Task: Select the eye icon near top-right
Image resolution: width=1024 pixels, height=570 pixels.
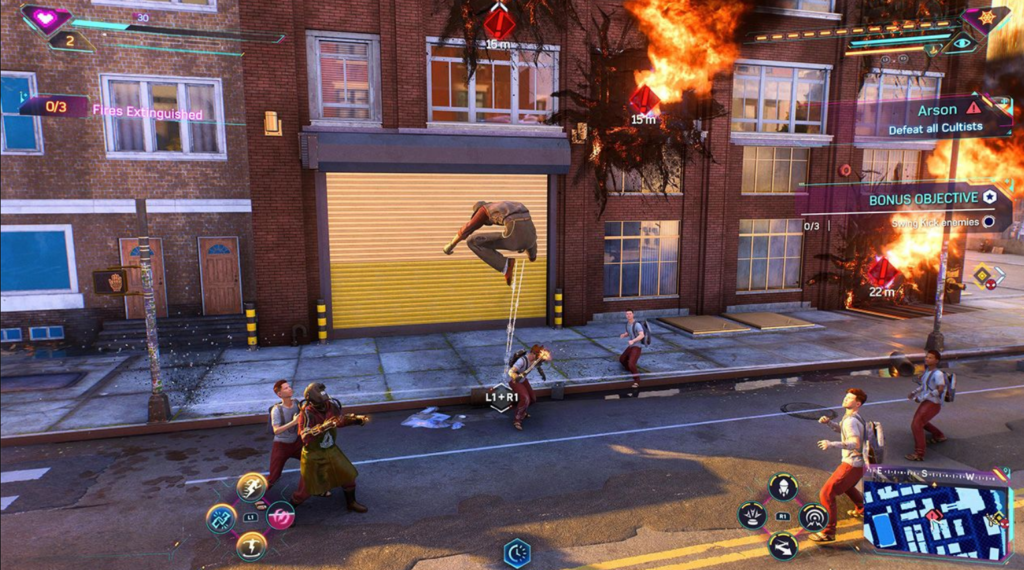Action: (962, 43)
